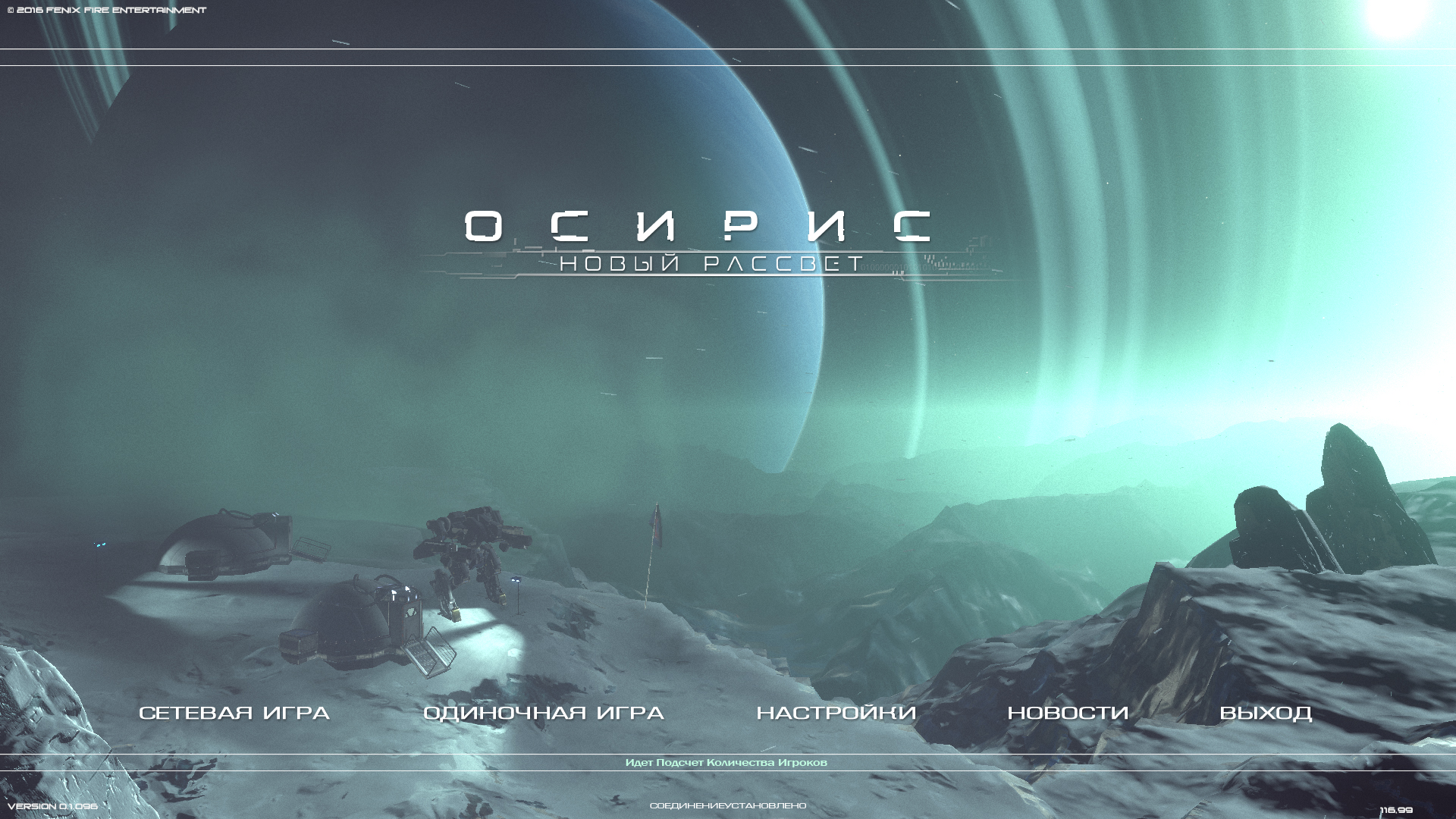The image size is (1456, 819).
Task: Start ОДИНОЧНАЯ ИГРА single-player mode
Action: 544,713
